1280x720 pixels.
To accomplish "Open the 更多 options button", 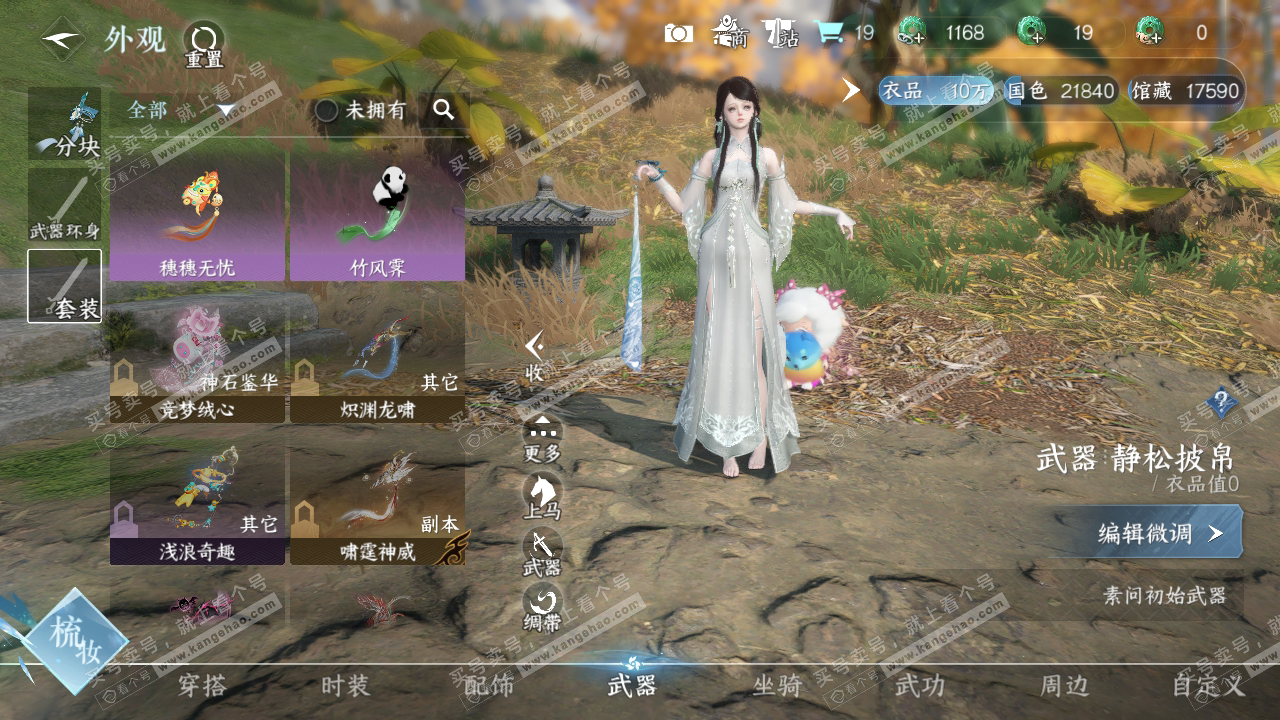I will [x=542, y=437].
